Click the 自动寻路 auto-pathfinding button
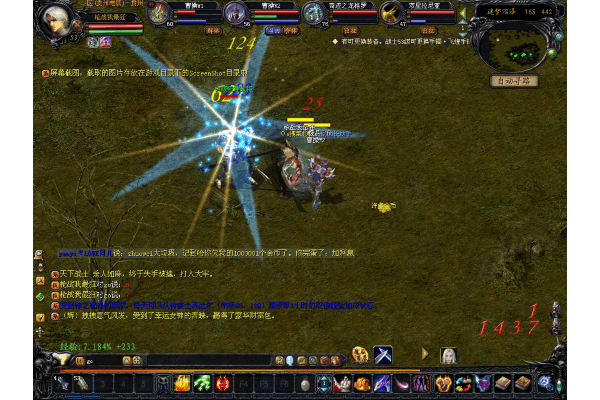The image size is (600, 400). pos(515,80)
